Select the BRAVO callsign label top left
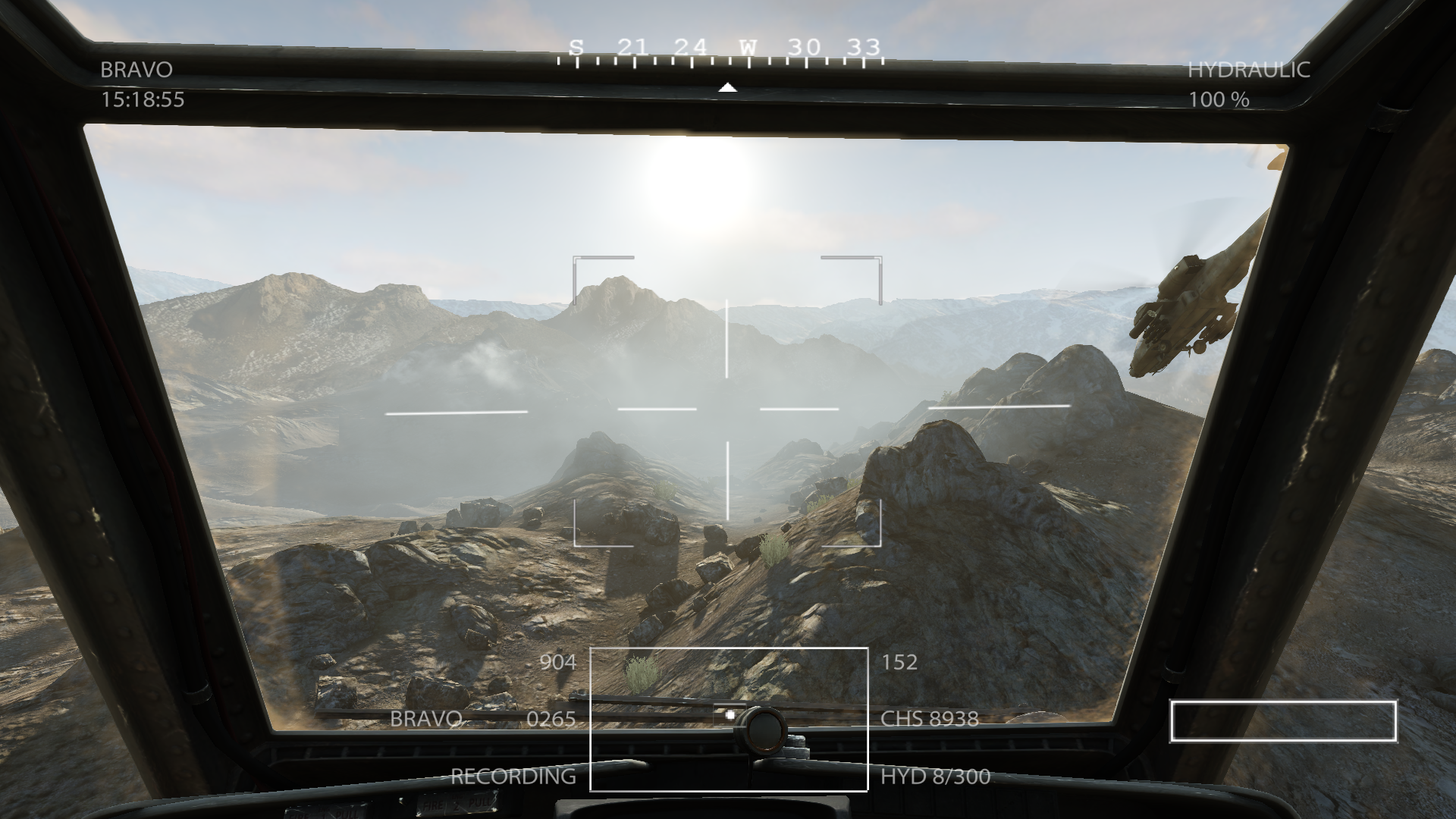1456x819 pixels. [136, 71]
